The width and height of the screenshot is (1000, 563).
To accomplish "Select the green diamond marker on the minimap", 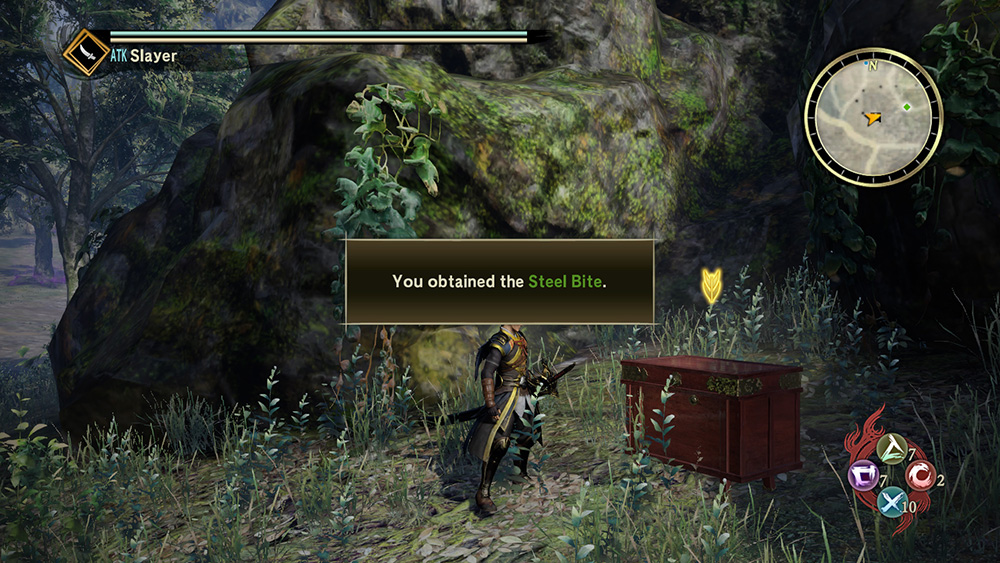I will [907, 107].
